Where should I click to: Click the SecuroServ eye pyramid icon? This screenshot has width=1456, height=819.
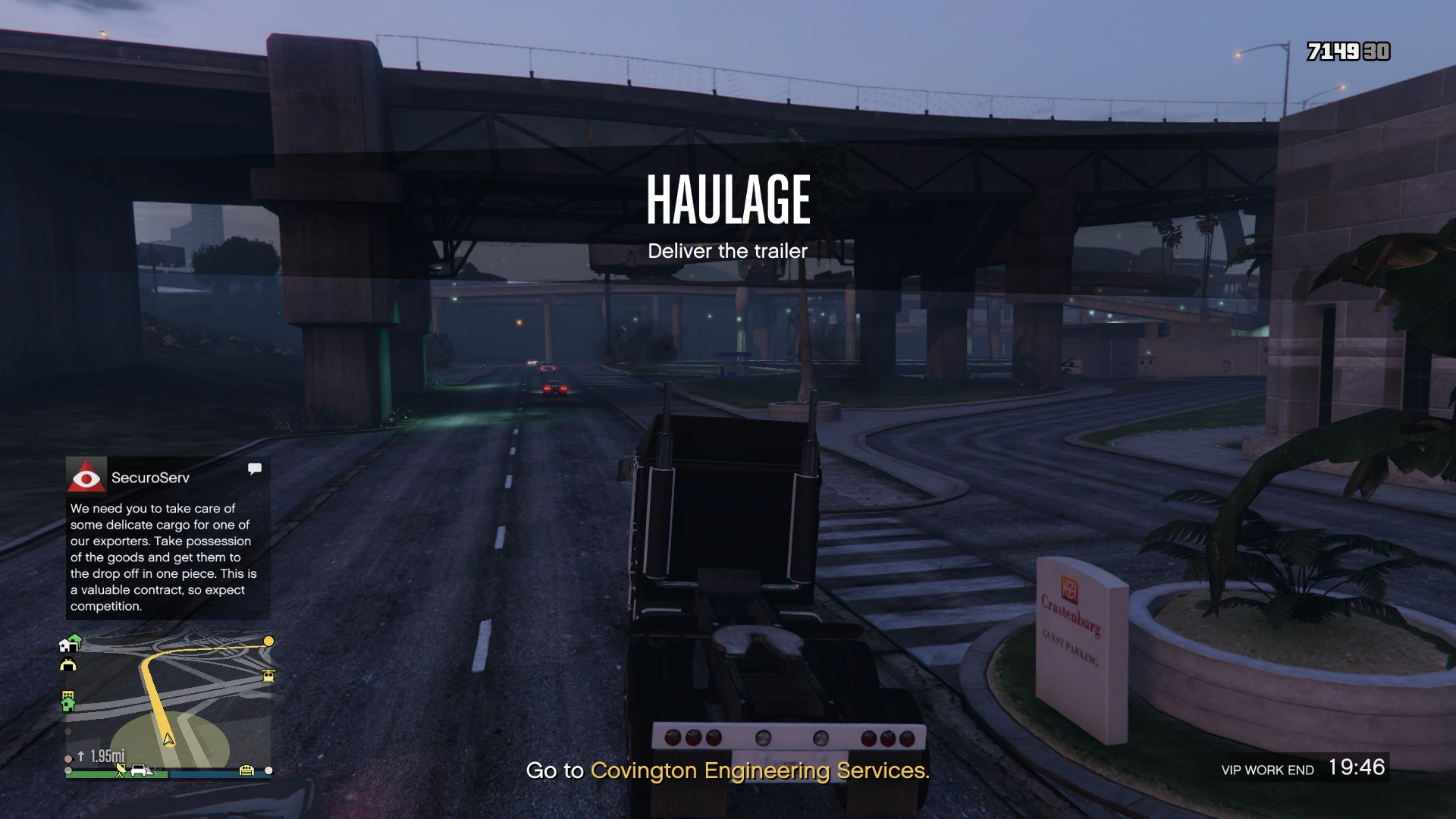point(86,477)
